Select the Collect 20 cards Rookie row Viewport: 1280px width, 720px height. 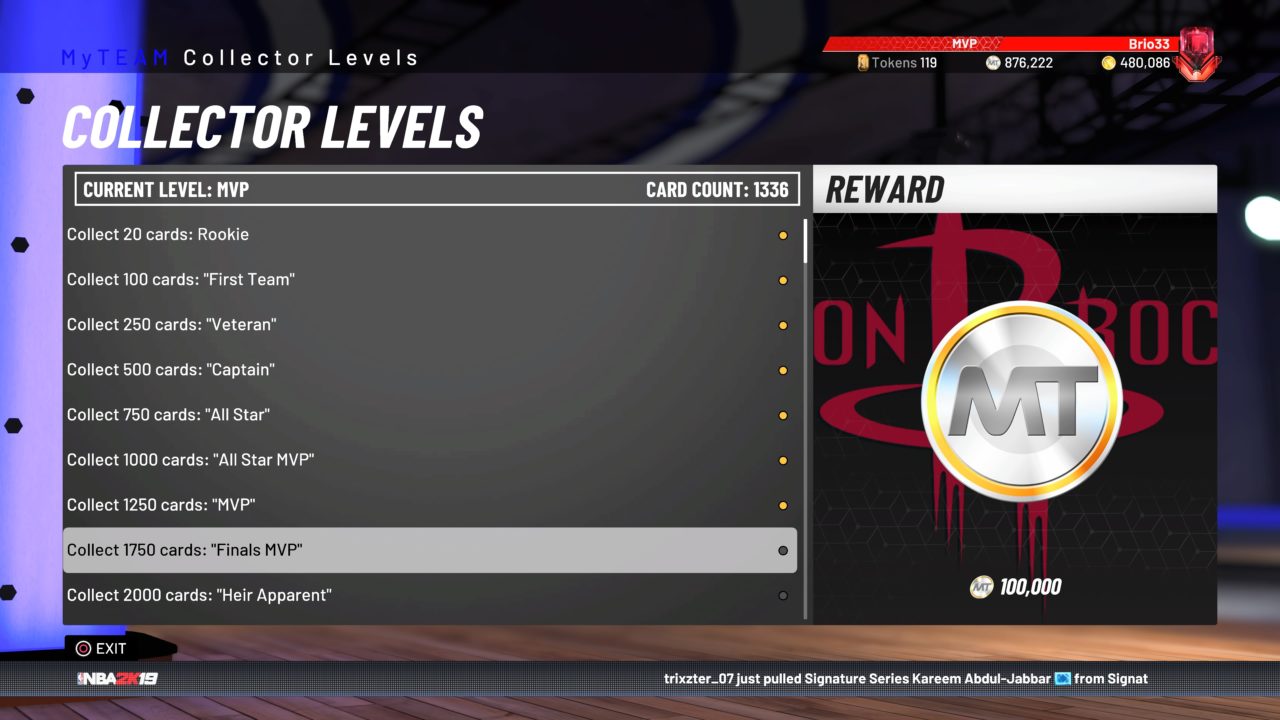pos(430,235)
